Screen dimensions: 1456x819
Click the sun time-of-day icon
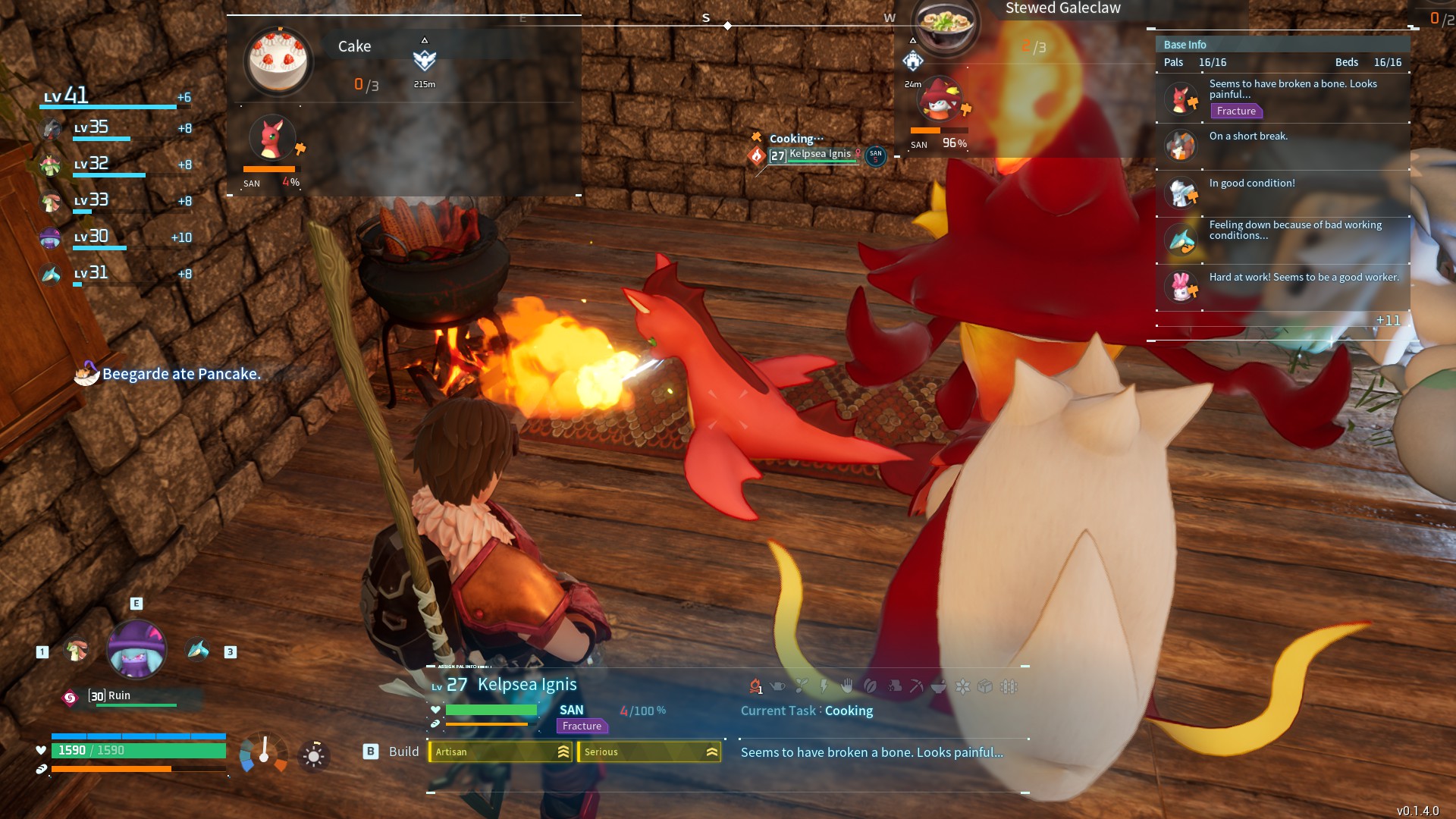click(x=313, y=756)
